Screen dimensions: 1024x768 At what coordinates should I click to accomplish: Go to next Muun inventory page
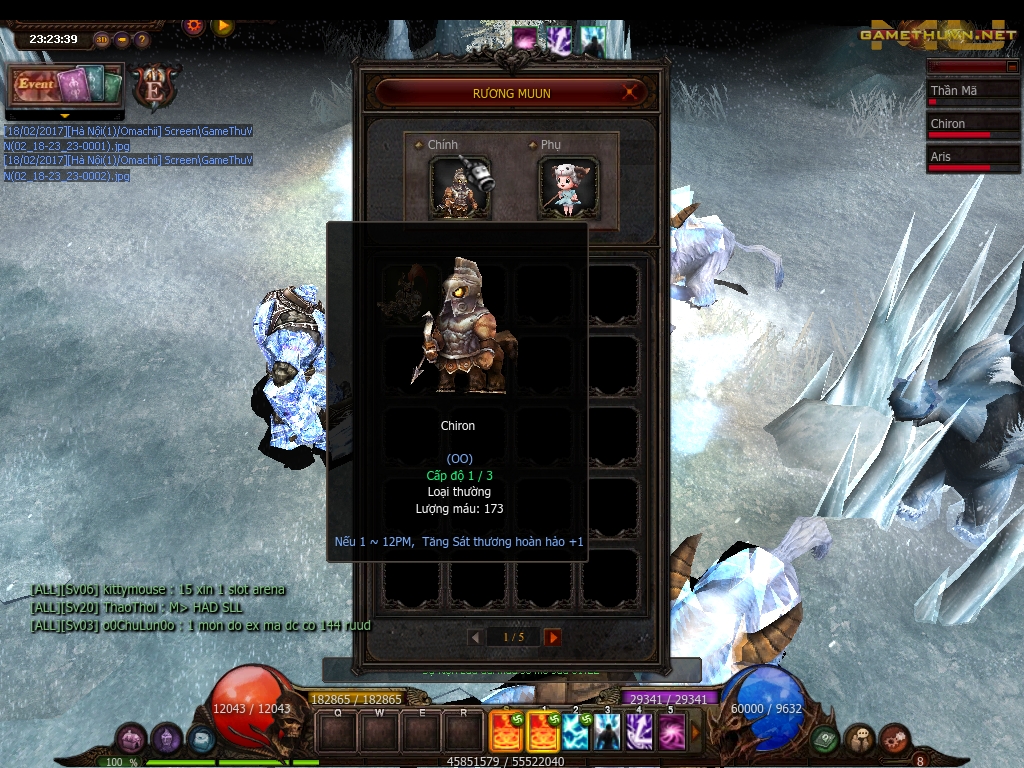(553, 637)
